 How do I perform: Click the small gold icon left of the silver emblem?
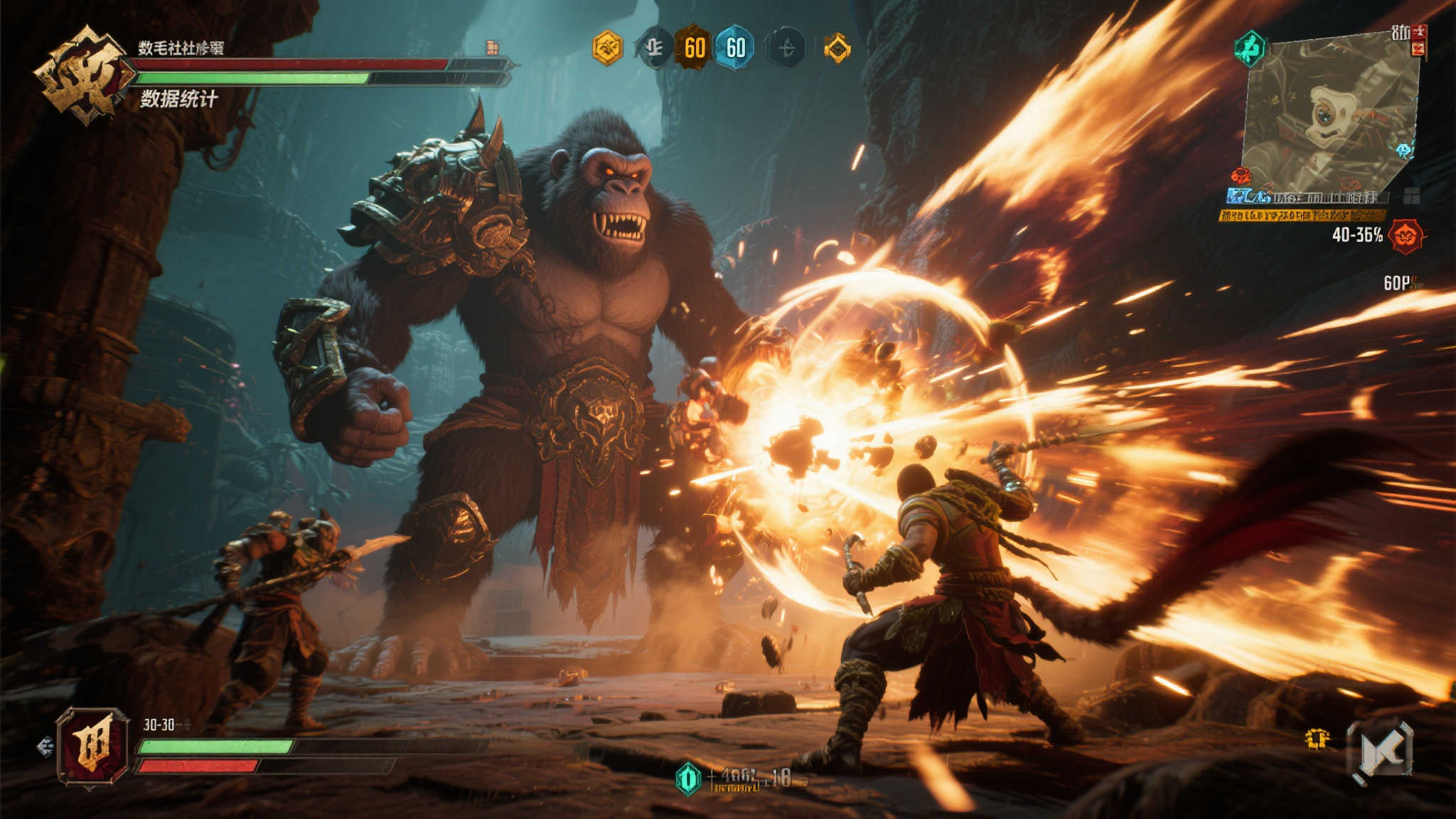tap(1317, 739)
